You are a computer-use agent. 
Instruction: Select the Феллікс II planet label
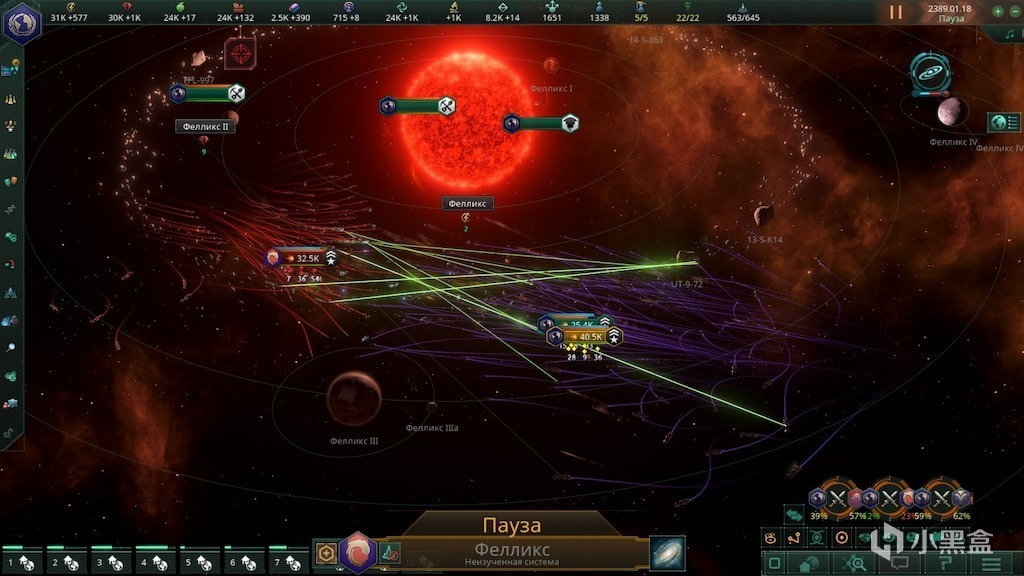tap(205, 127)
